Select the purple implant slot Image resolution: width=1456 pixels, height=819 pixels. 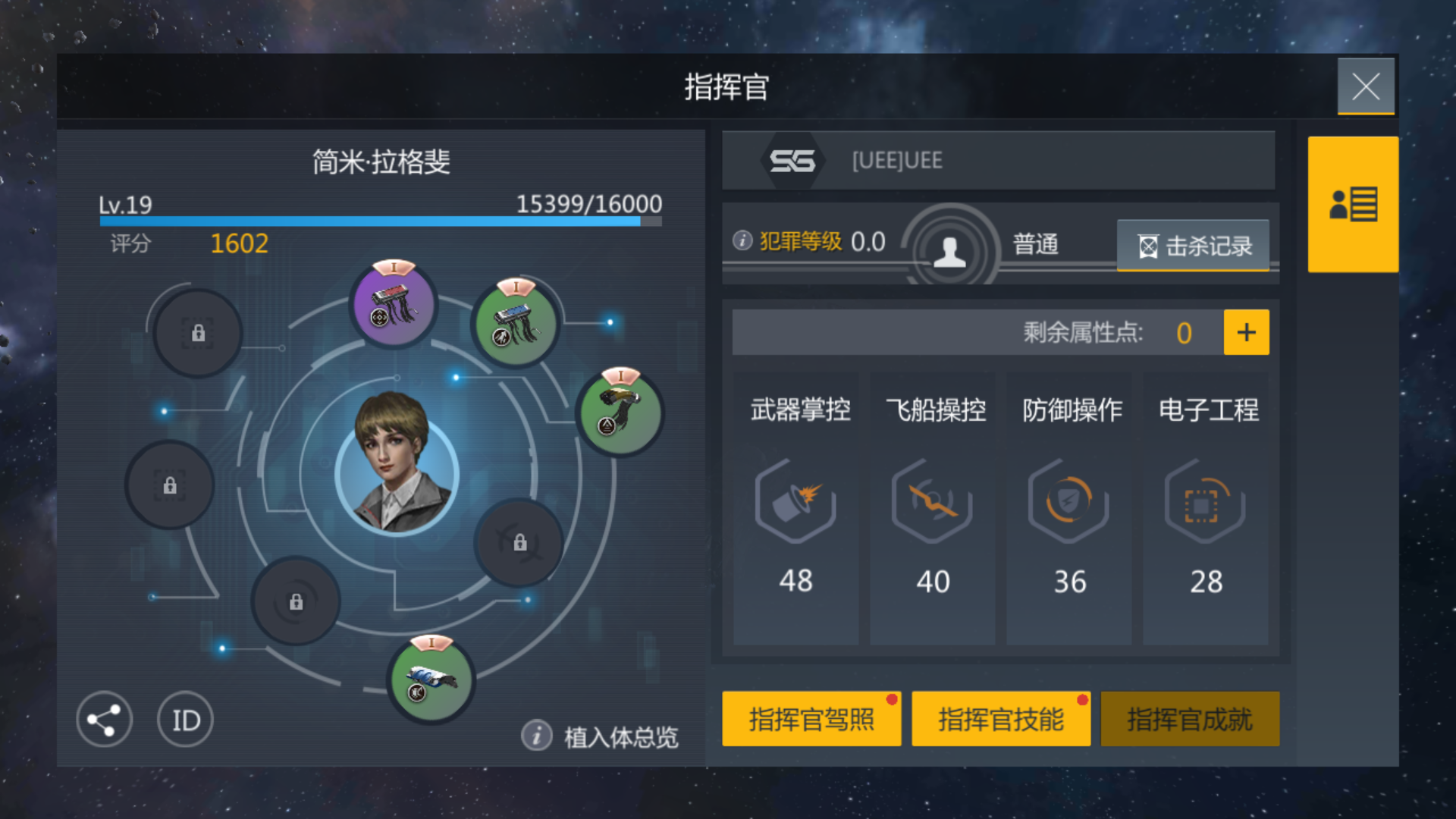point(394,306)
